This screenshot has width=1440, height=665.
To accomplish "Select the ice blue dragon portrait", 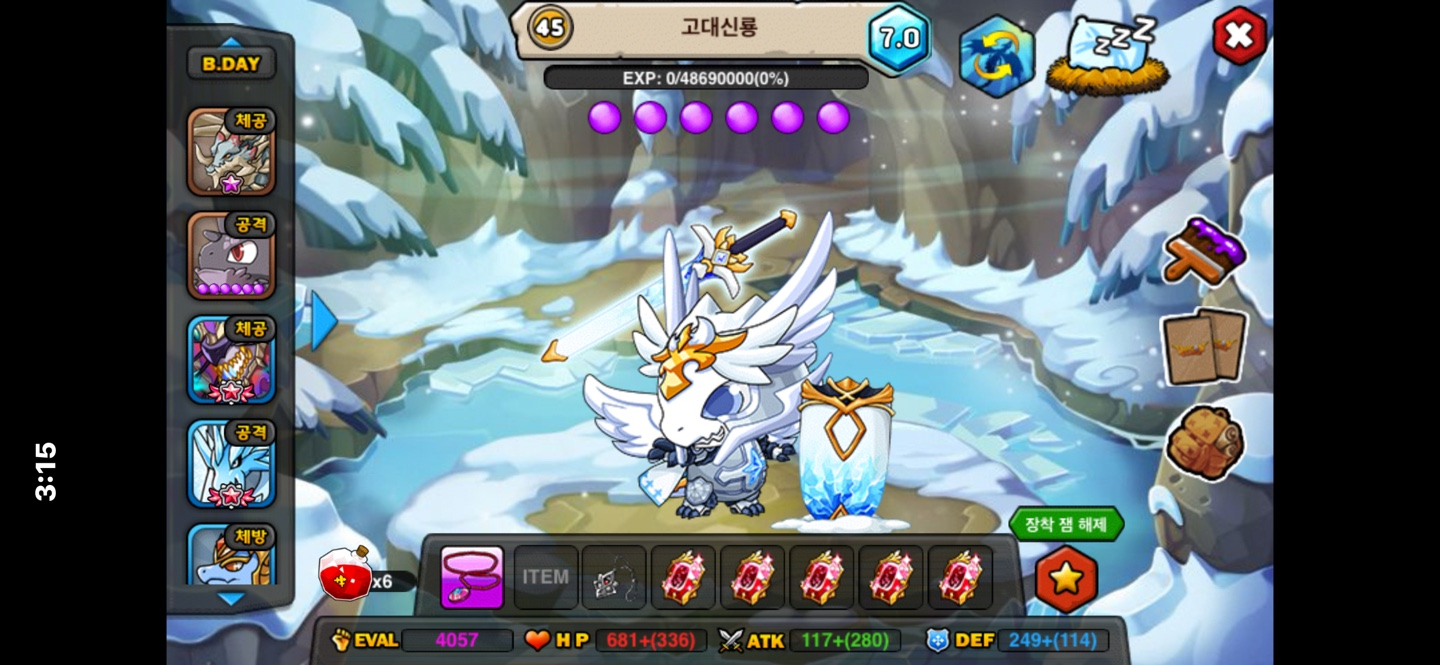I will [231, 464].
